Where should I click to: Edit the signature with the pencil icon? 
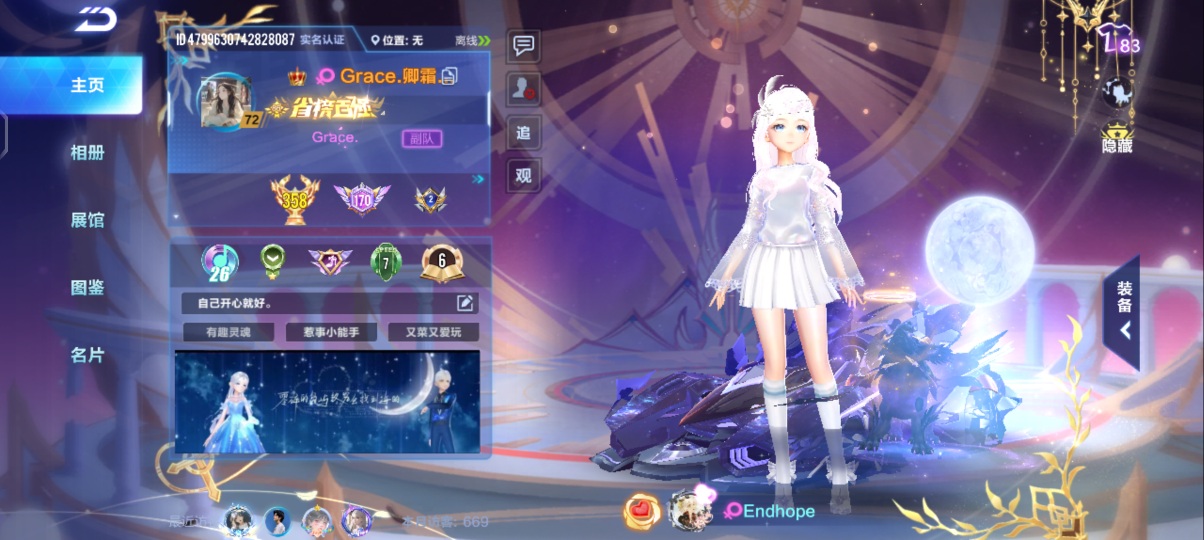[465, 303]
